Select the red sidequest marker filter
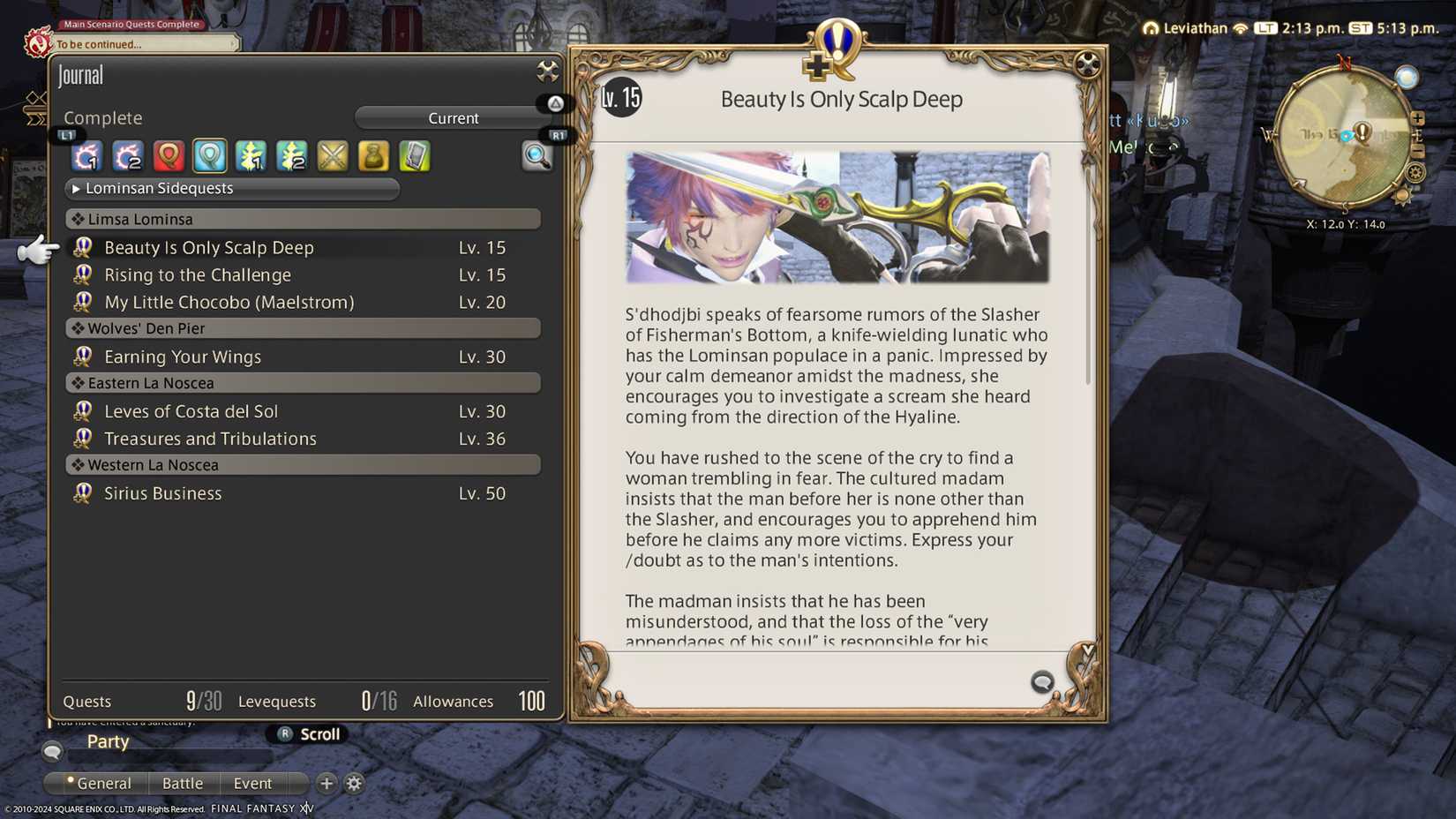 pos(168,156)
